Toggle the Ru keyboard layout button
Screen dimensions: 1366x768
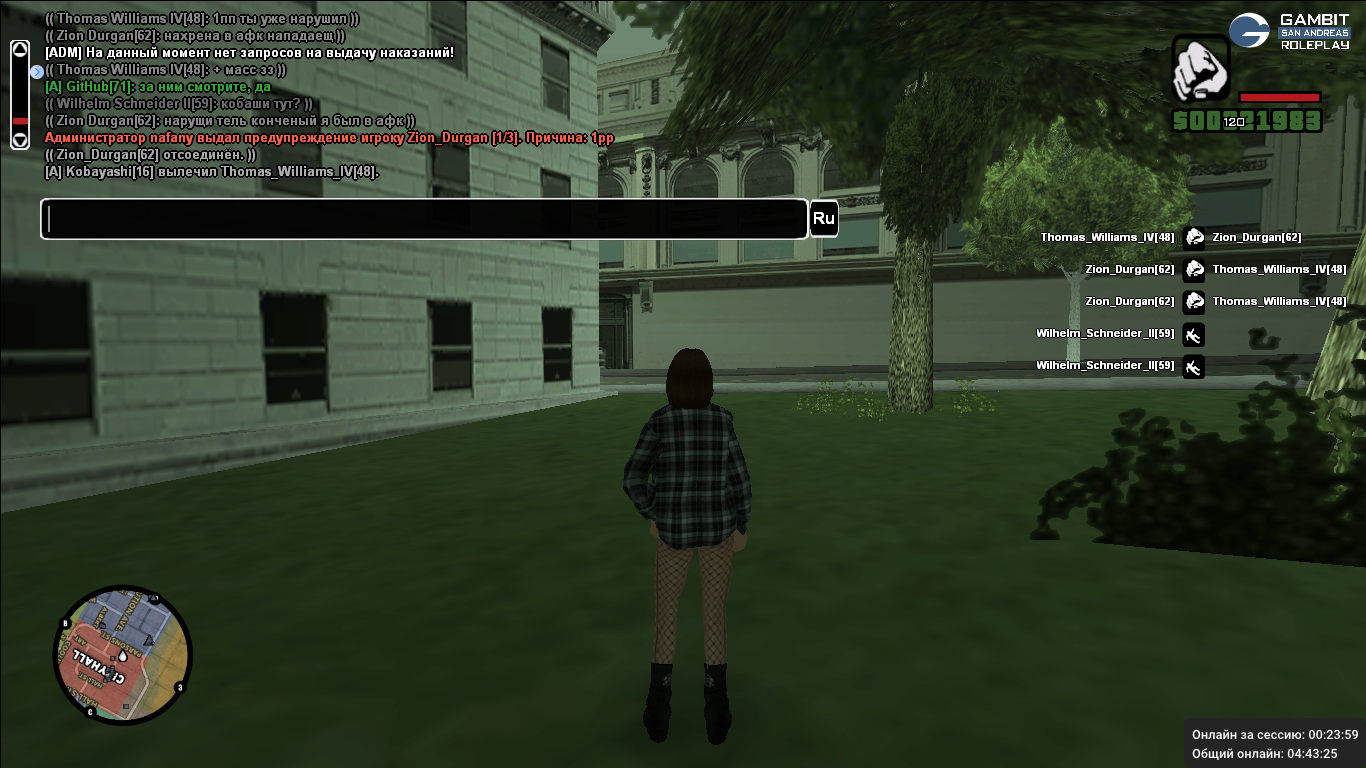point(823,219)
